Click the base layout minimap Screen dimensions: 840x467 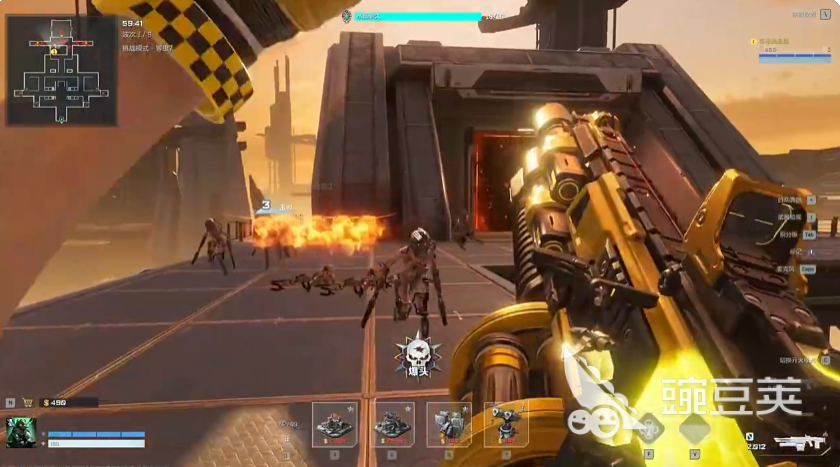(61, 70)
